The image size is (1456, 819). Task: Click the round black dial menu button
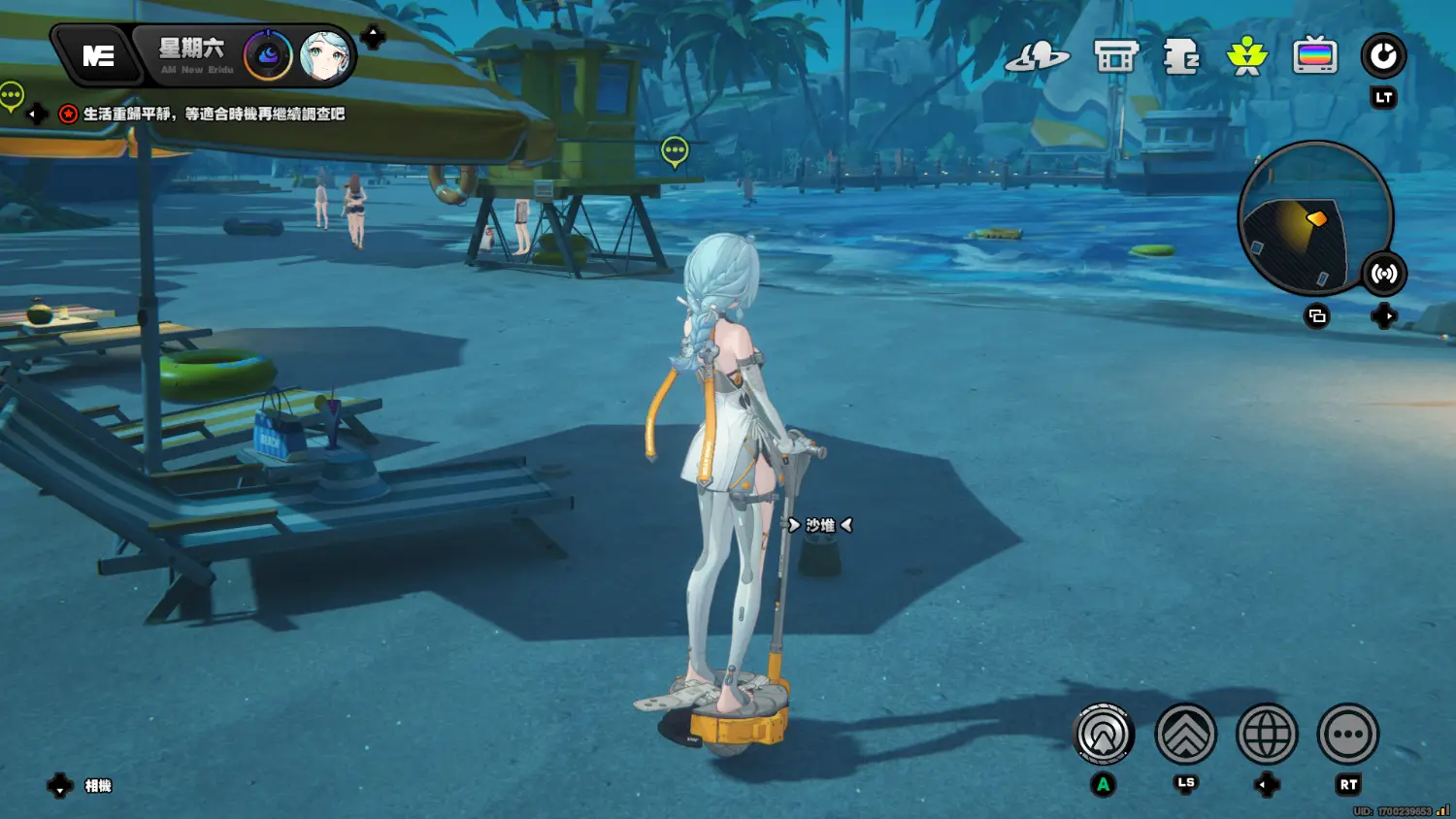1383,56
